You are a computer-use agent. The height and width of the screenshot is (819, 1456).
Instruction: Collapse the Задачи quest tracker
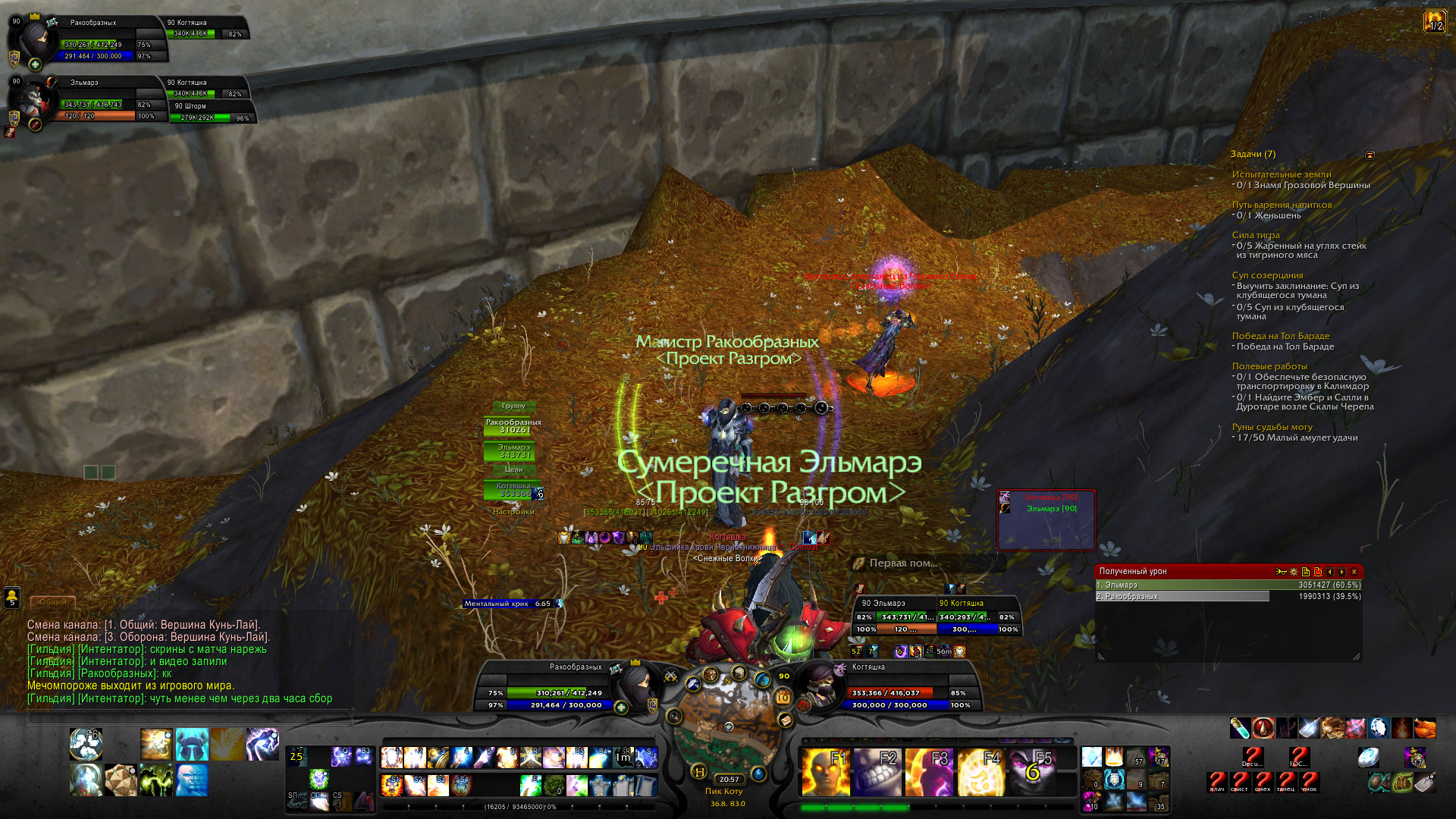(x=1370, y=155)
